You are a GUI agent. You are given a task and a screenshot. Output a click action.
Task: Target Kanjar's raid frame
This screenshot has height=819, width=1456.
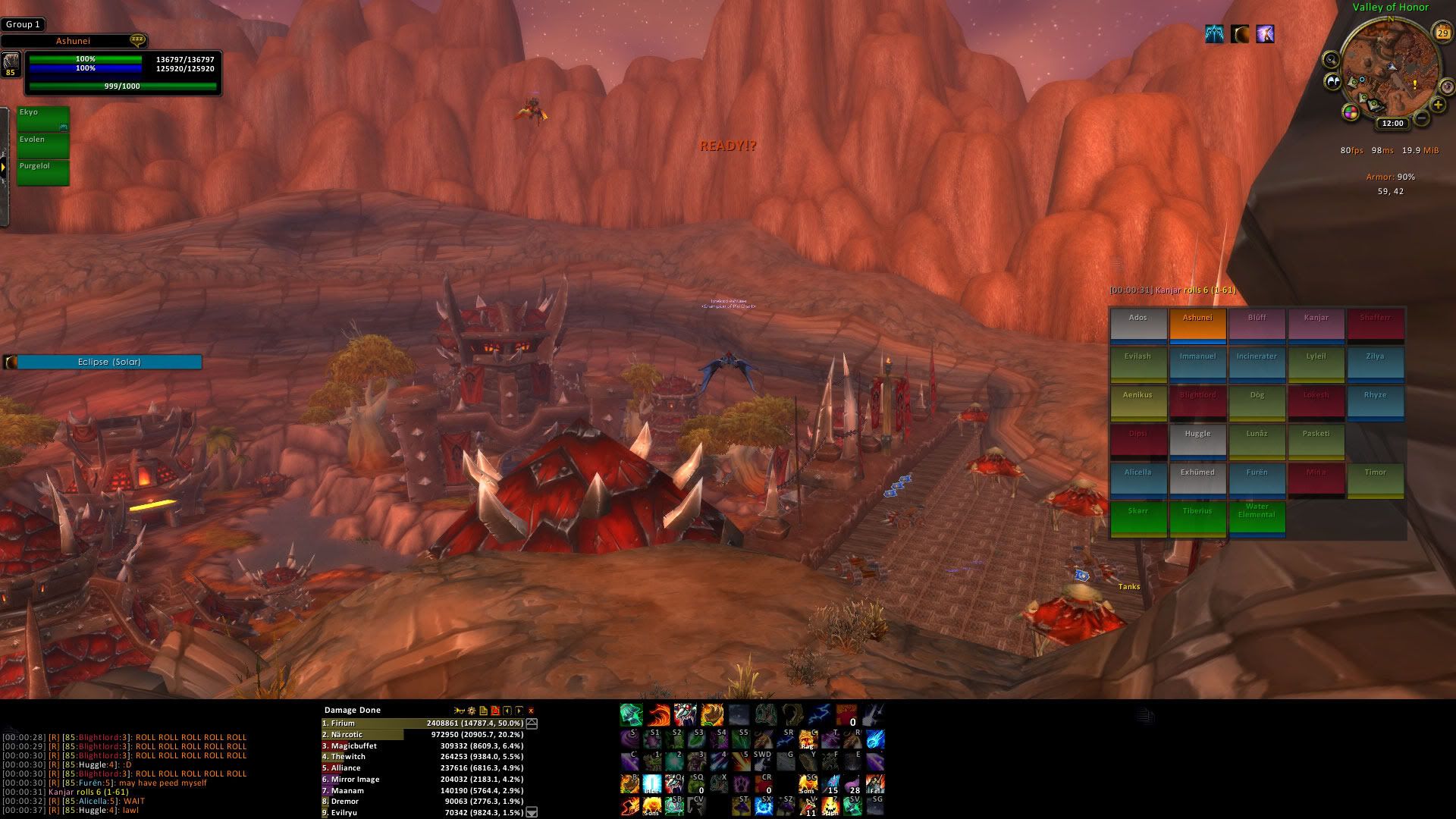pyautogui.click(x=1316, y=324)
